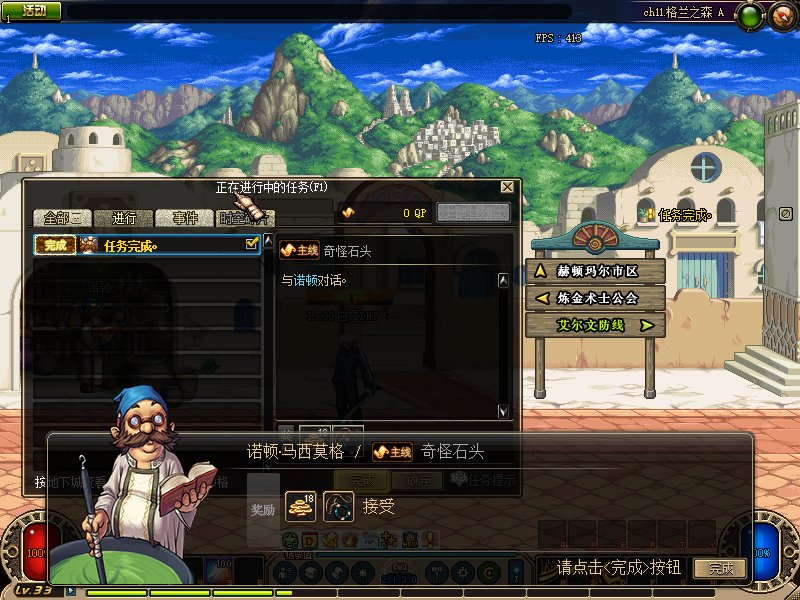800x600 pixels.
Task: Switch to the 全部 quest tab
Action: (x=62, y=218)
